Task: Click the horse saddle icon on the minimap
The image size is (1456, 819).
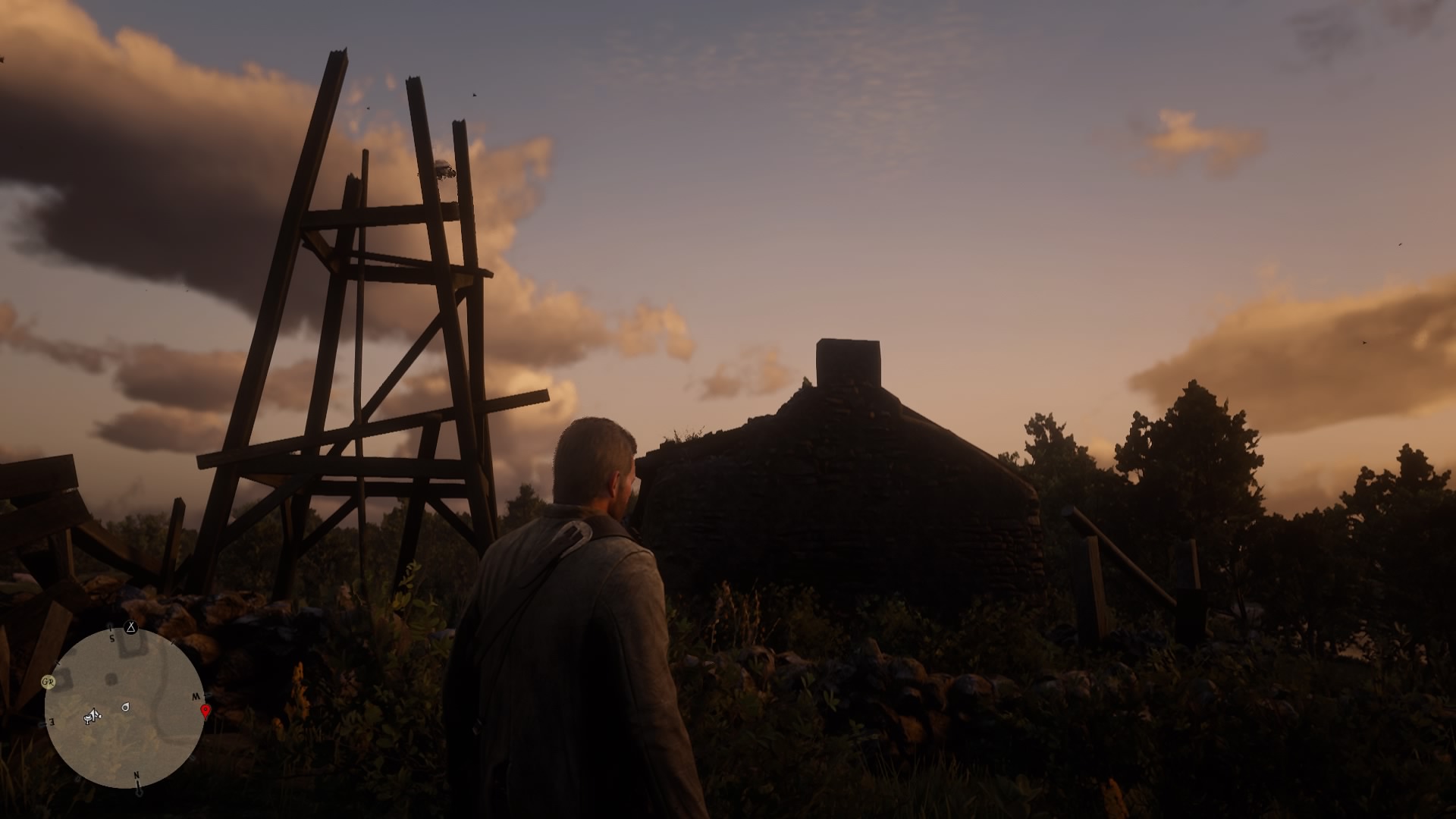Action: point(87,719)
